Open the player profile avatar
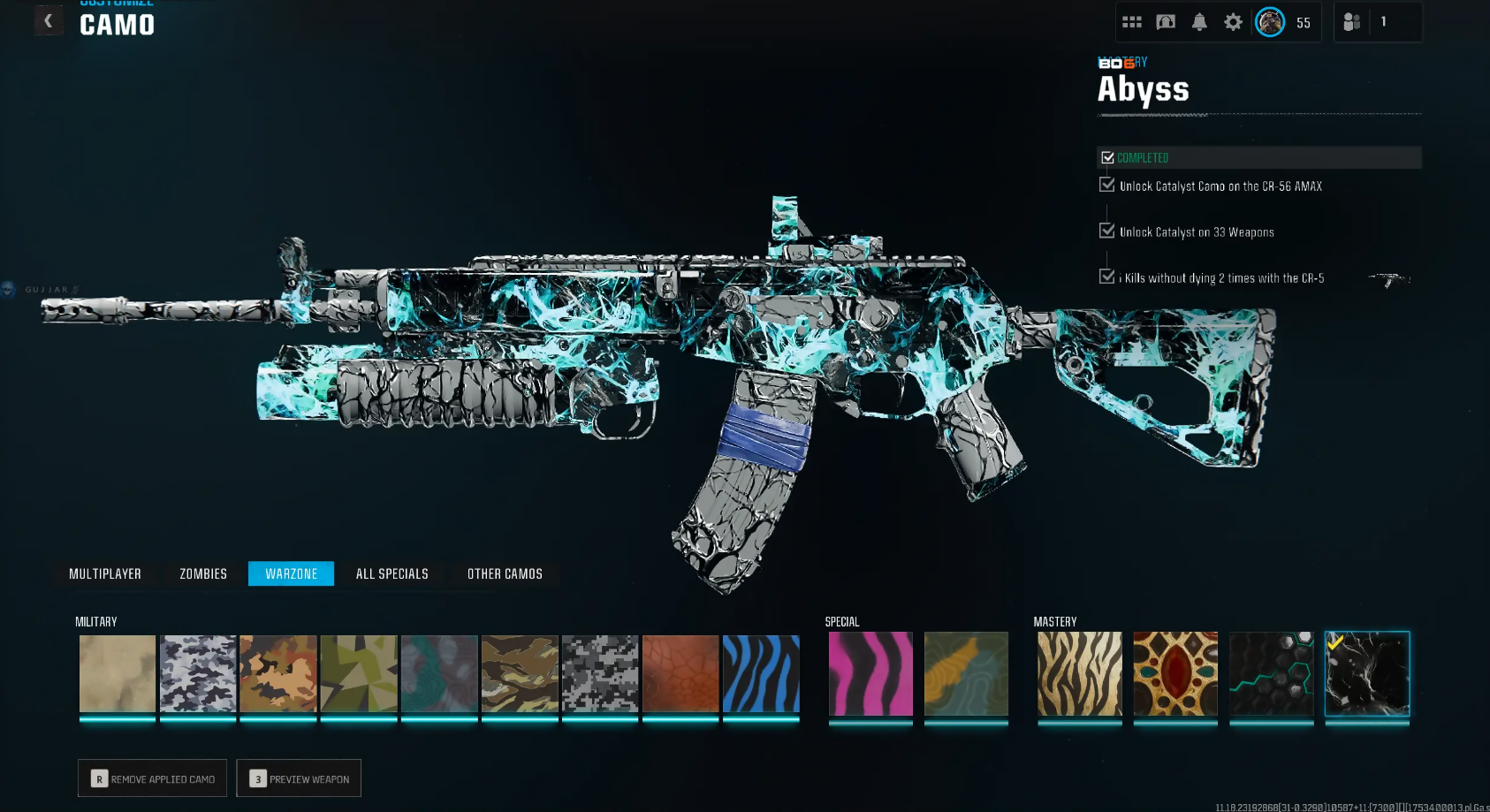This screenshot has height=812, width=1490. coord(1270,22)
